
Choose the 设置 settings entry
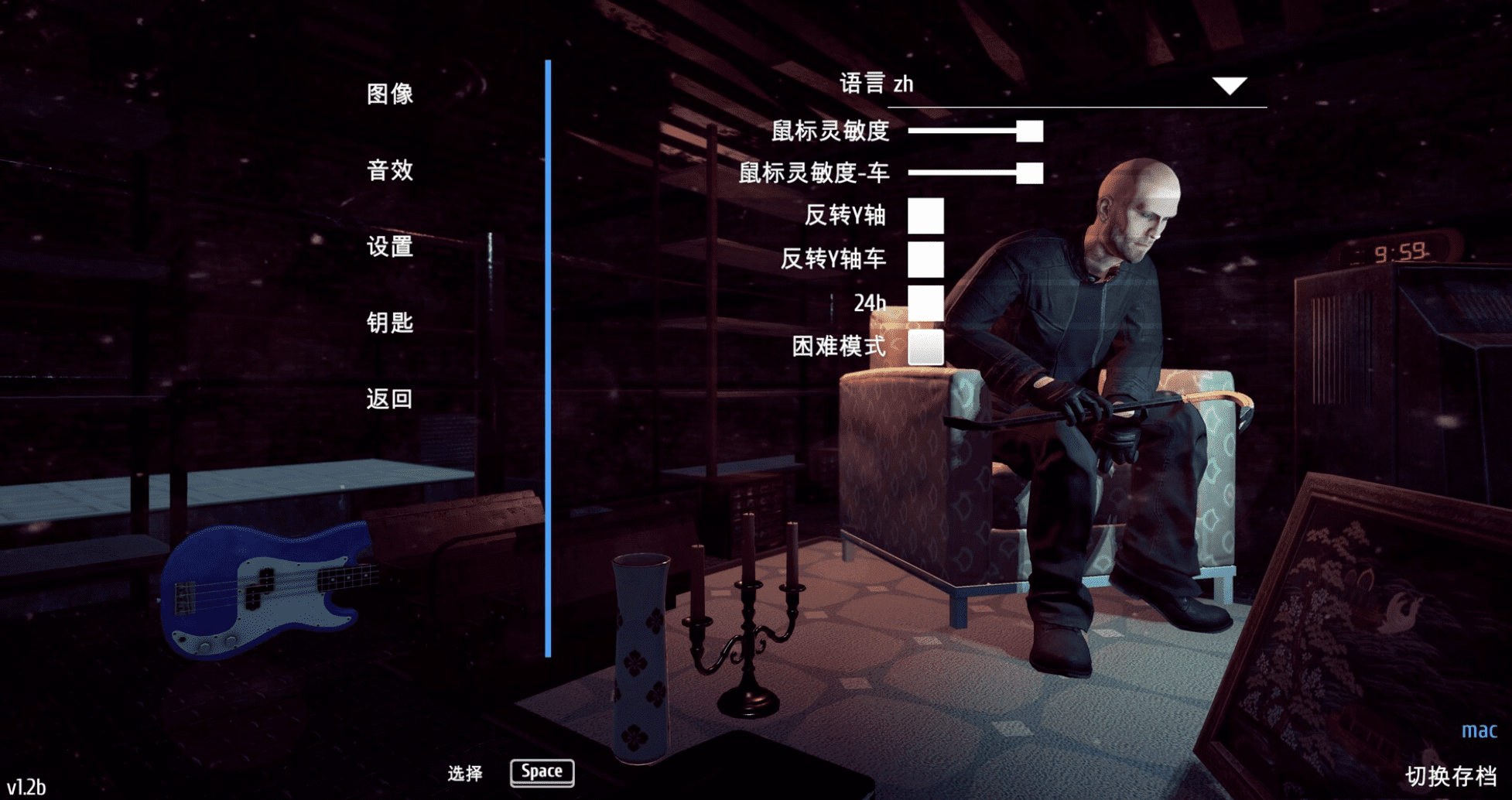[x=390, y=247]
